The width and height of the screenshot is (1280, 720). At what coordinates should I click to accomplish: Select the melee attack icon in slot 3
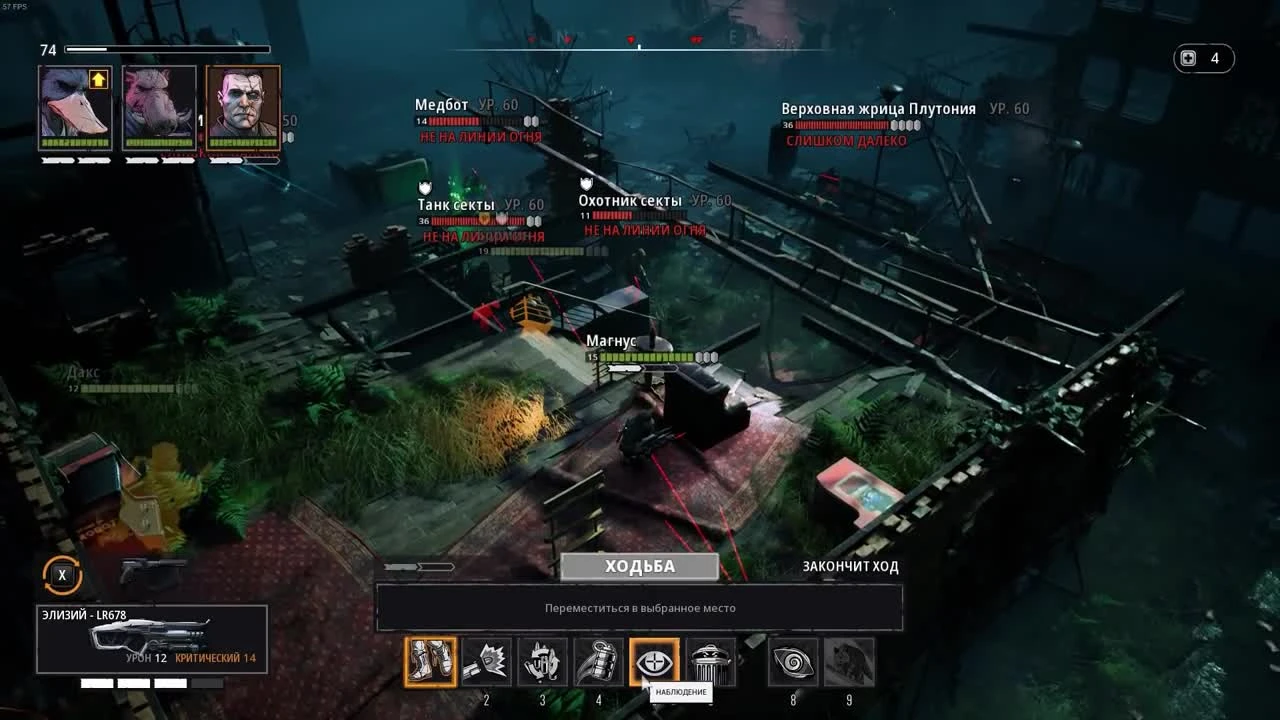pyautogui.click(x=544, y=661)
